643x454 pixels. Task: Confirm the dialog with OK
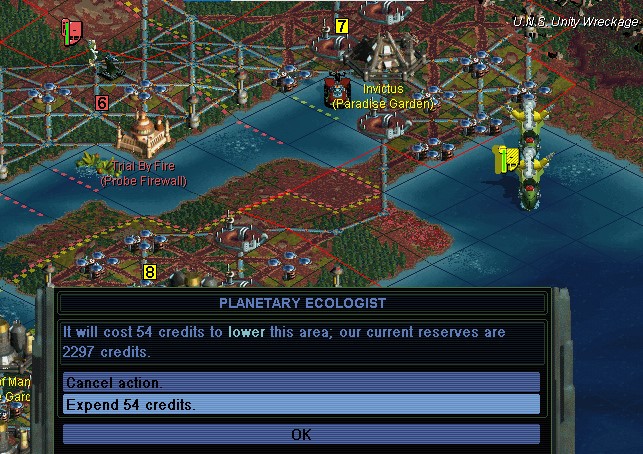(x=301, y=434)
